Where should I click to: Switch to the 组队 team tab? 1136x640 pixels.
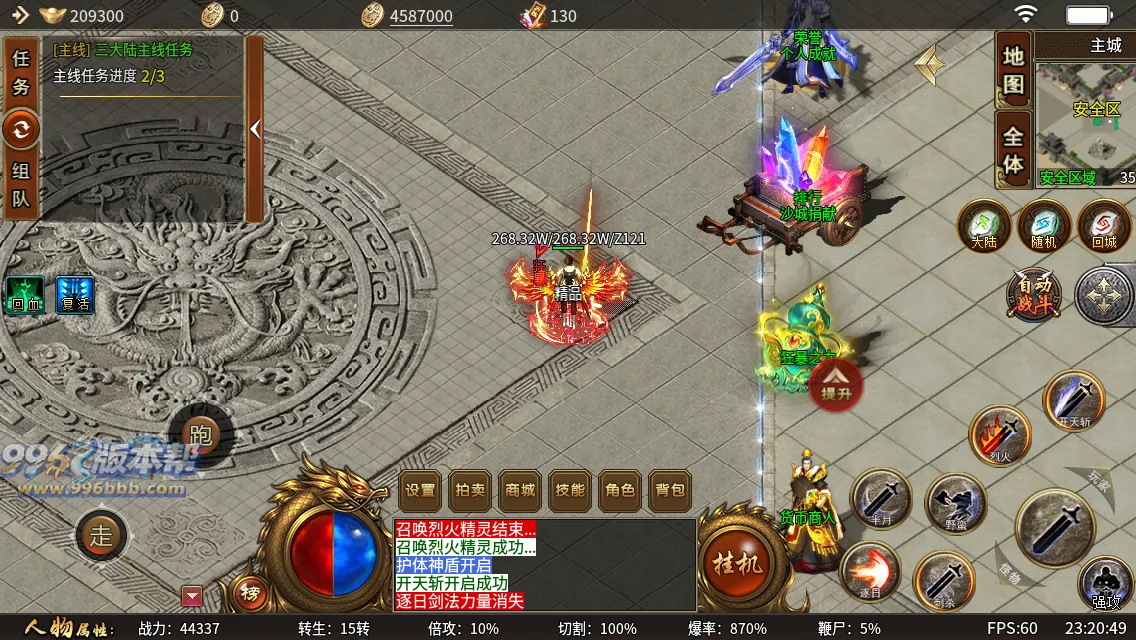tap(21, 184)
